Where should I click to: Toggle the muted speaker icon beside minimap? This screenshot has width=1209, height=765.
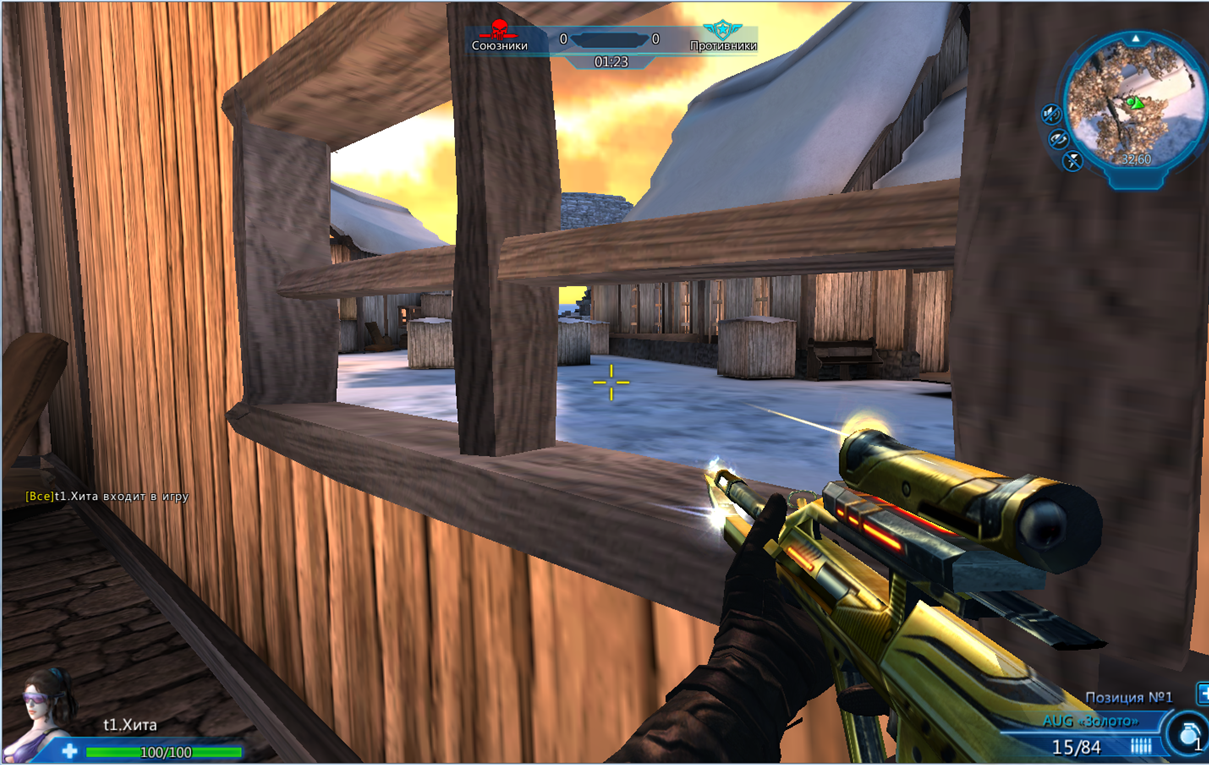tap(1051, 114)
